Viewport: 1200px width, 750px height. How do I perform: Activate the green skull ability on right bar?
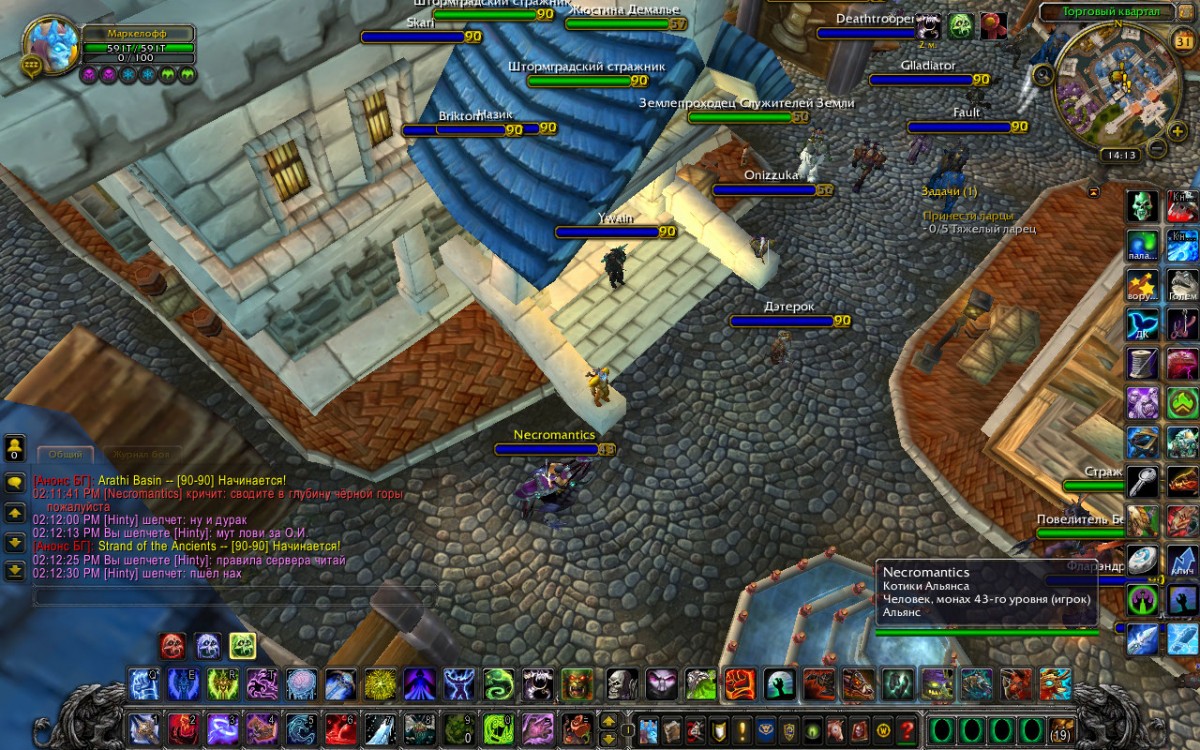[1143, 207]
